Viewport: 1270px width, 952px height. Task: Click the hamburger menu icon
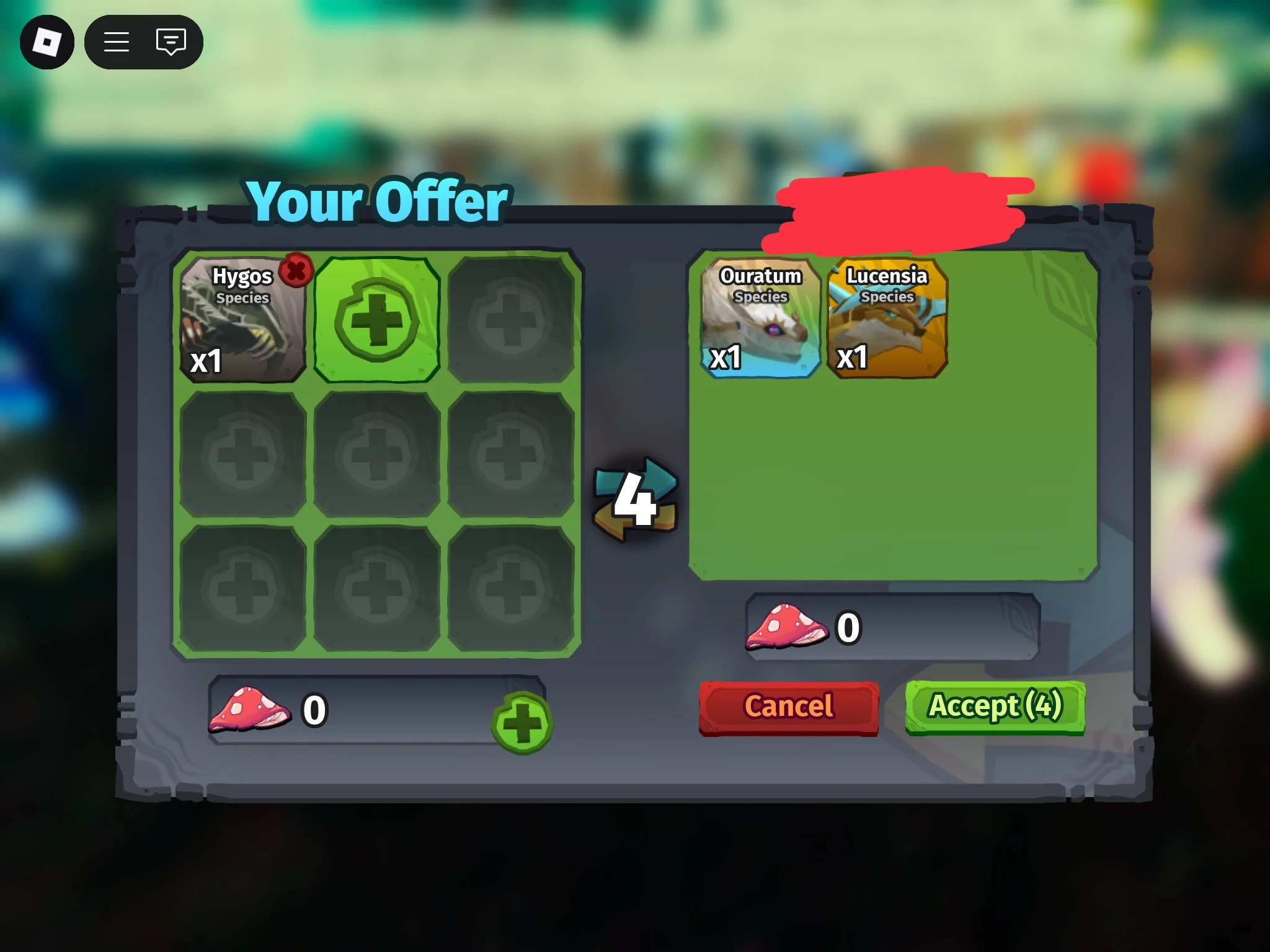click(116, 42)
